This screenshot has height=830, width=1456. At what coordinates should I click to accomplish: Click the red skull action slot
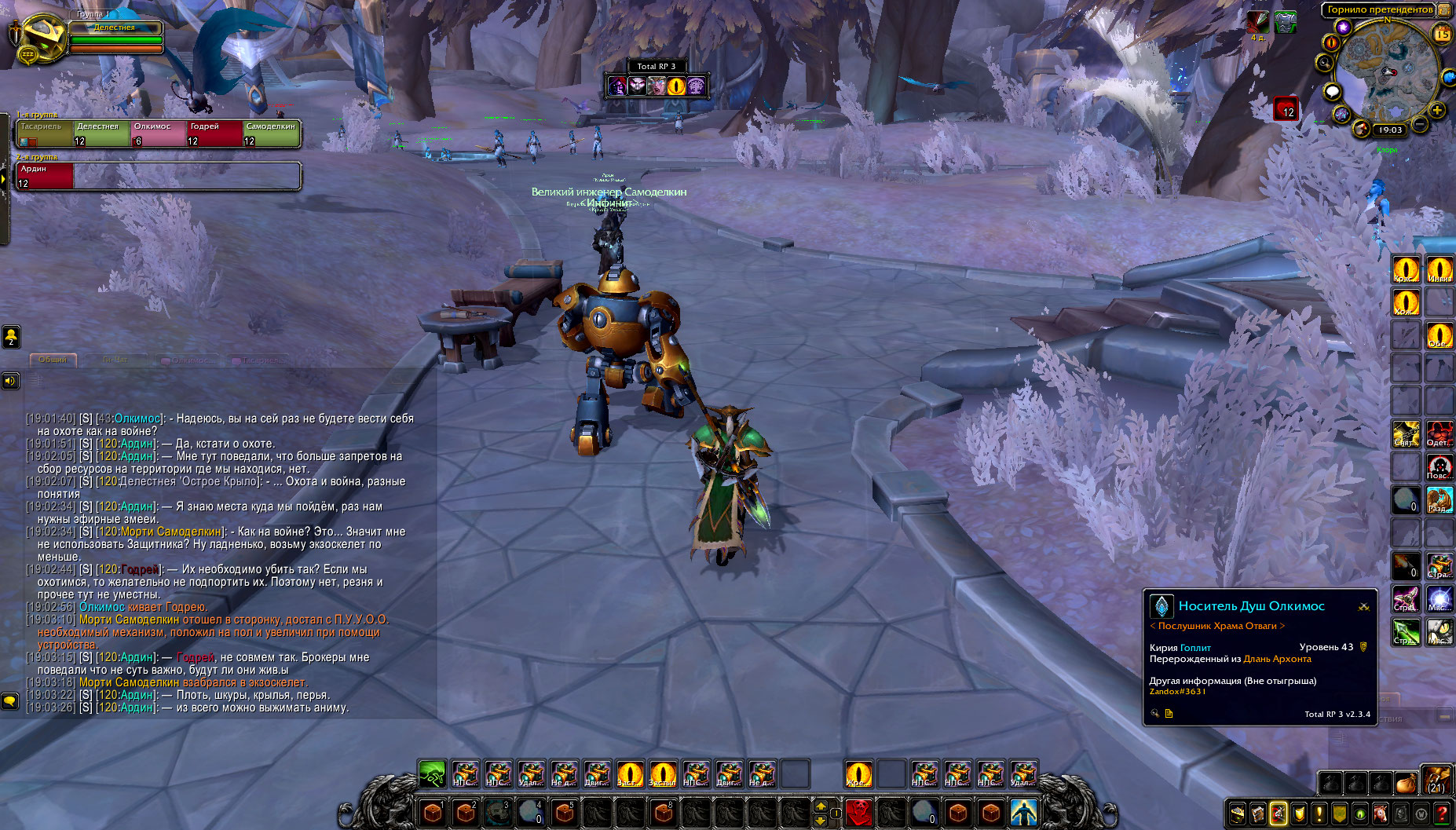pos(859,811)
